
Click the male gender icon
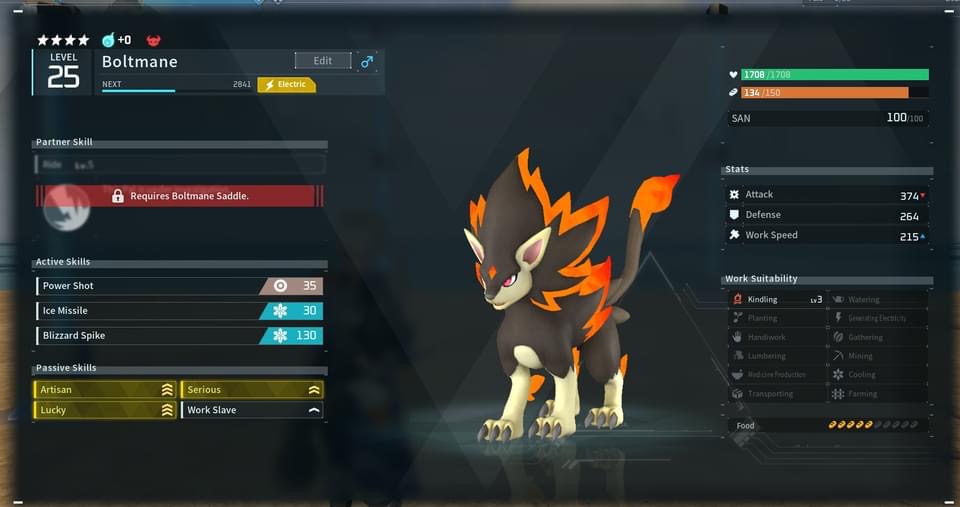tap(367, 62)
